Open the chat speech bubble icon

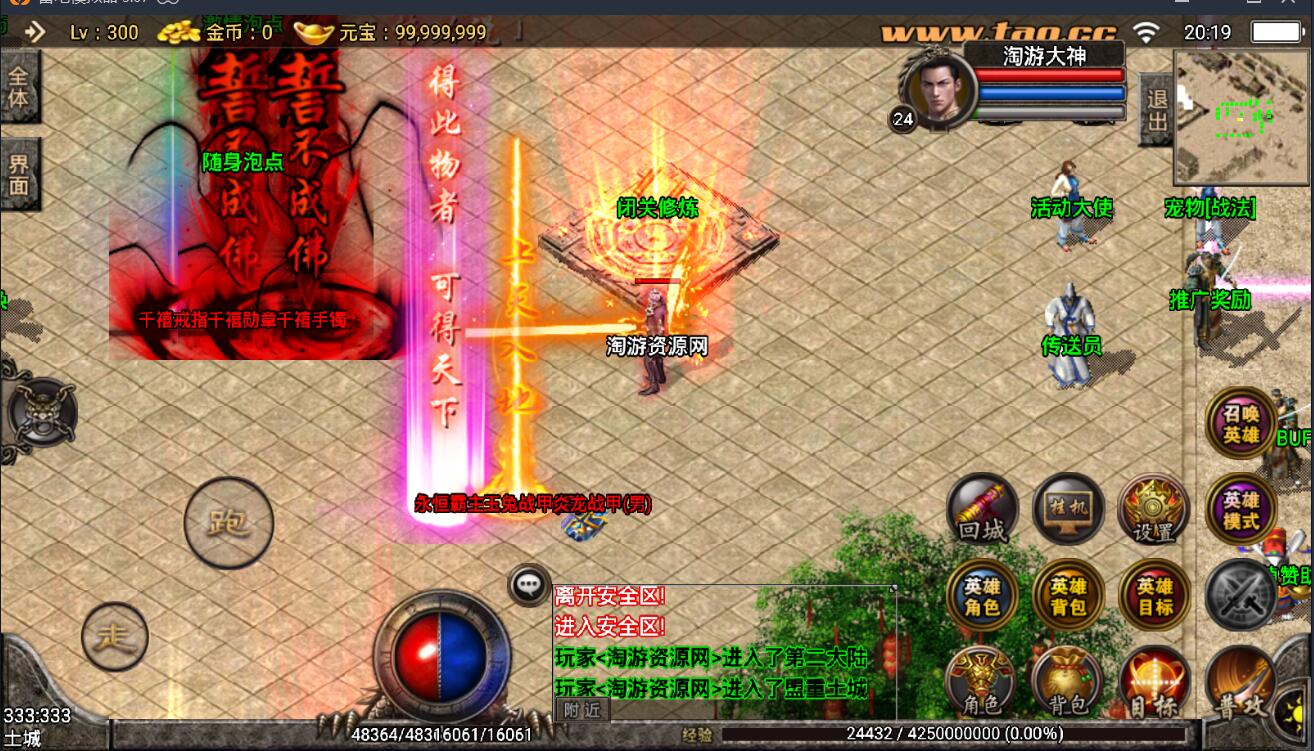[x=528, y=585]
